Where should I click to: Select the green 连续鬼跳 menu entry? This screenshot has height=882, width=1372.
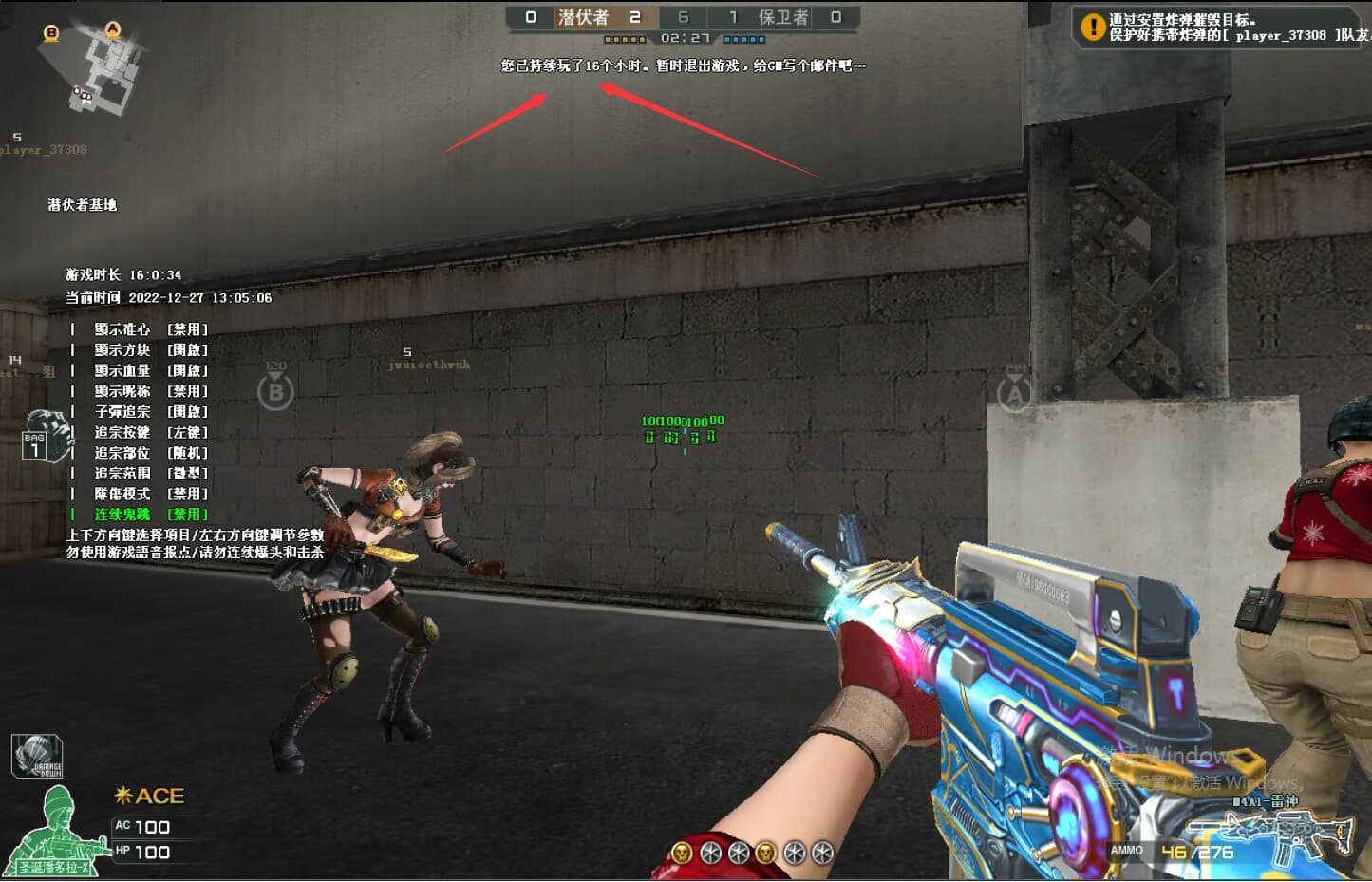(150, 515)
